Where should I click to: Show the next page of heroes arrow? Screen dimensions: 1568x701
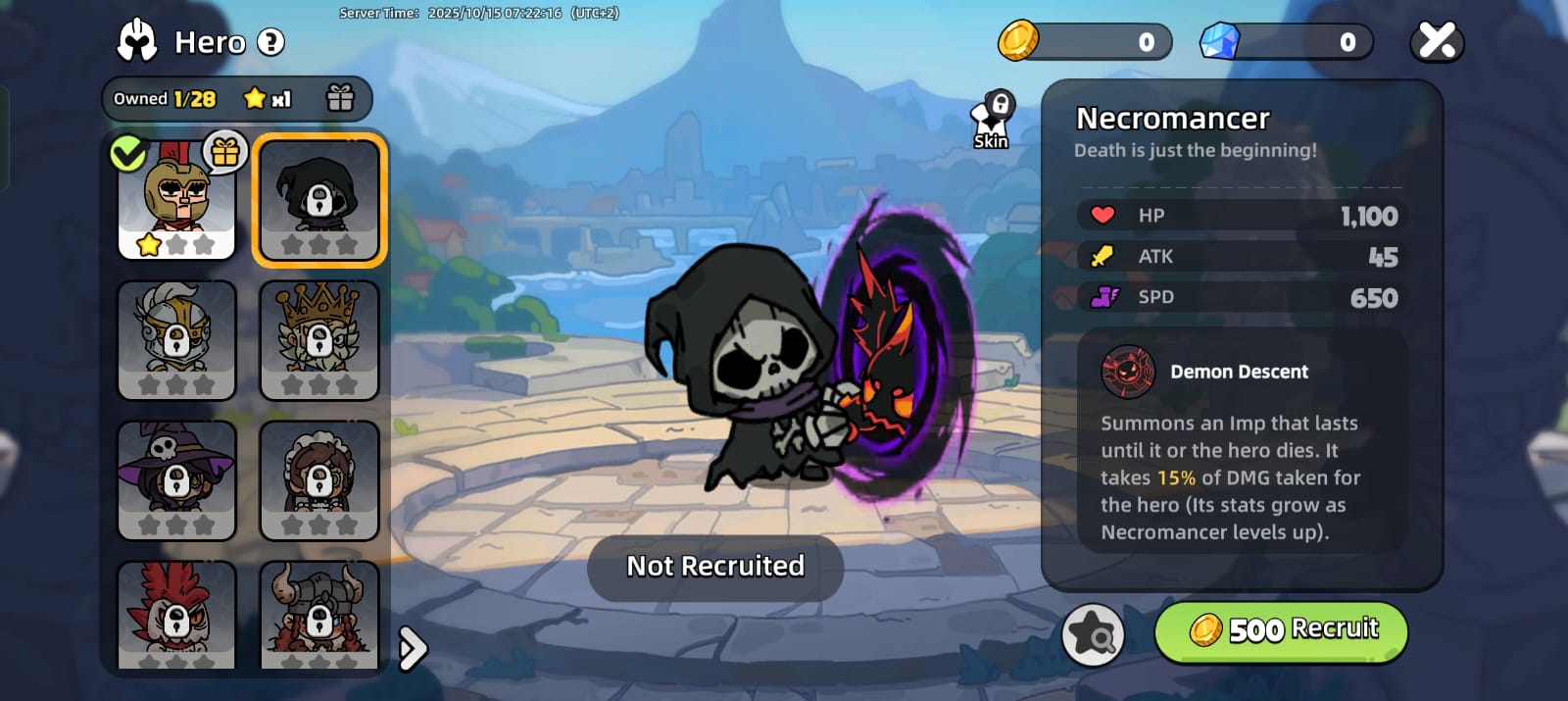(414, 648)
